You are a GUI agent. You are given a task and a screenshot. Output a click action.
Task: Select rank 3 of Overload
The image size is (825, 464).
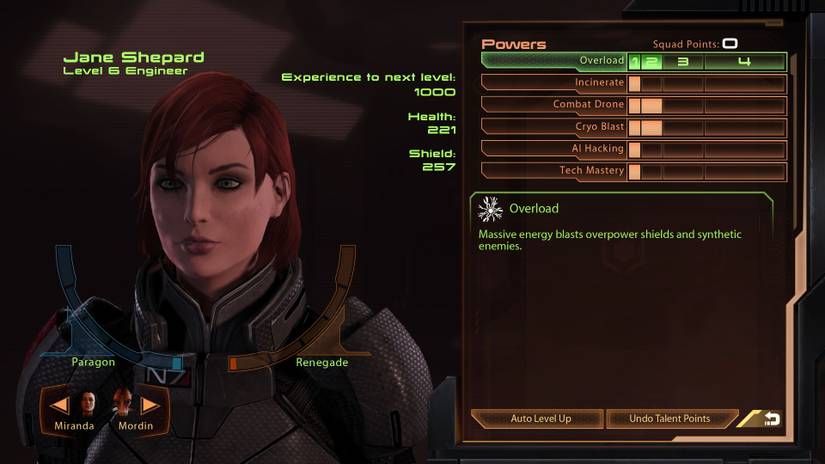pos(683,62)
